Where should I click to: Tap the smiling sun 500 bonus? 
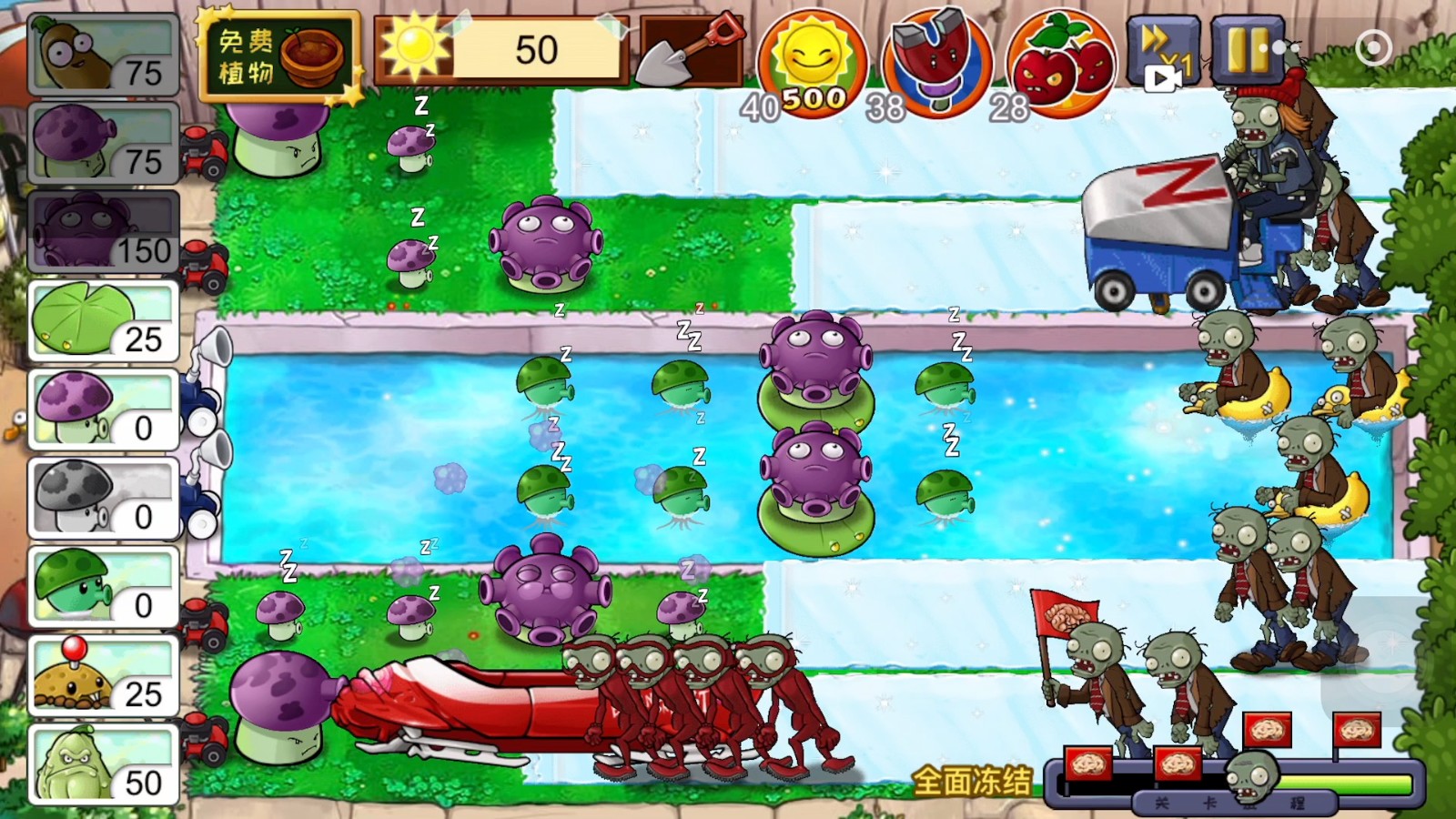point(813,66)
